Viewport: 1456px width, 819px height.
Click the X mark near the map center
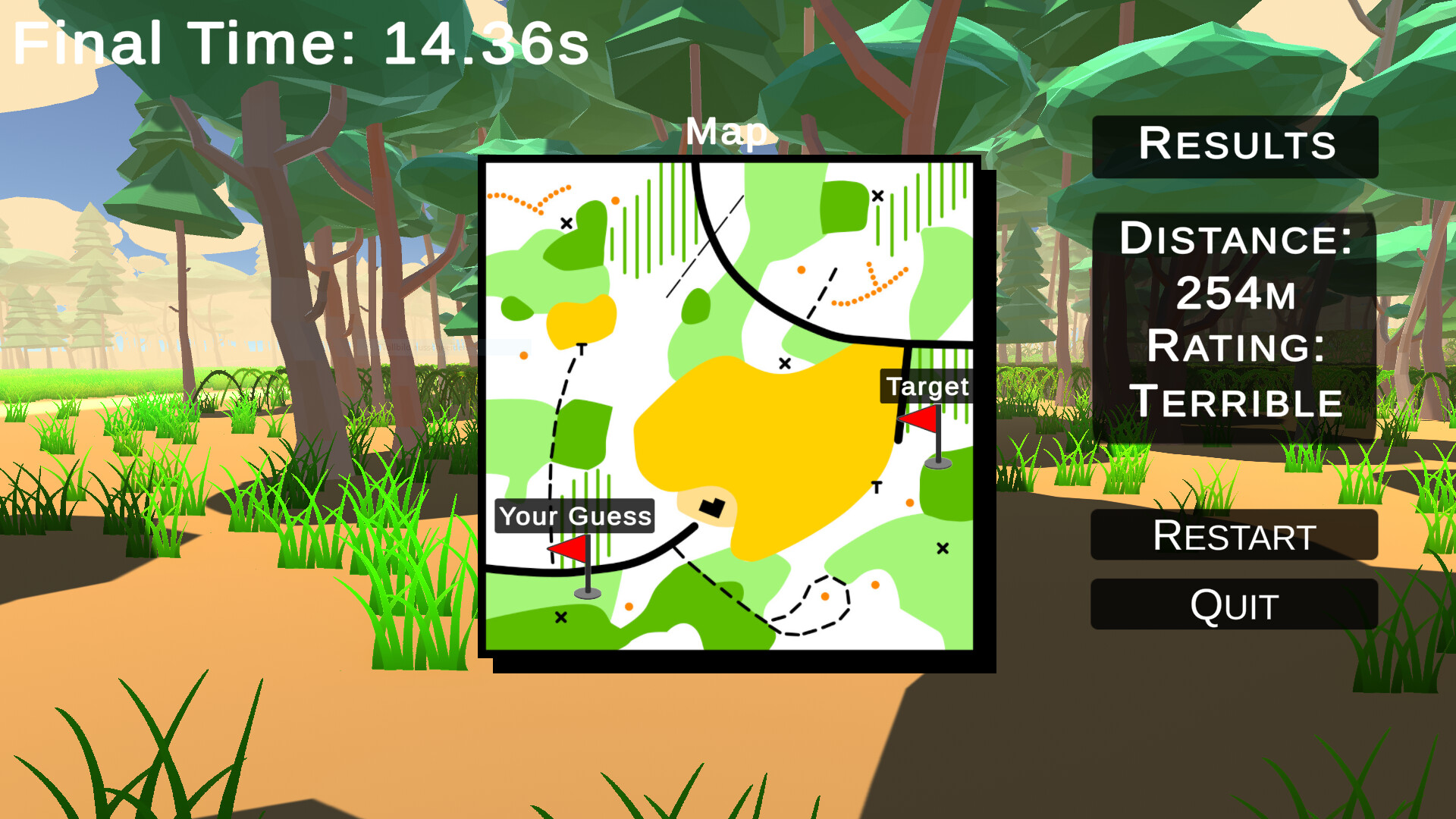pos(784,362)
